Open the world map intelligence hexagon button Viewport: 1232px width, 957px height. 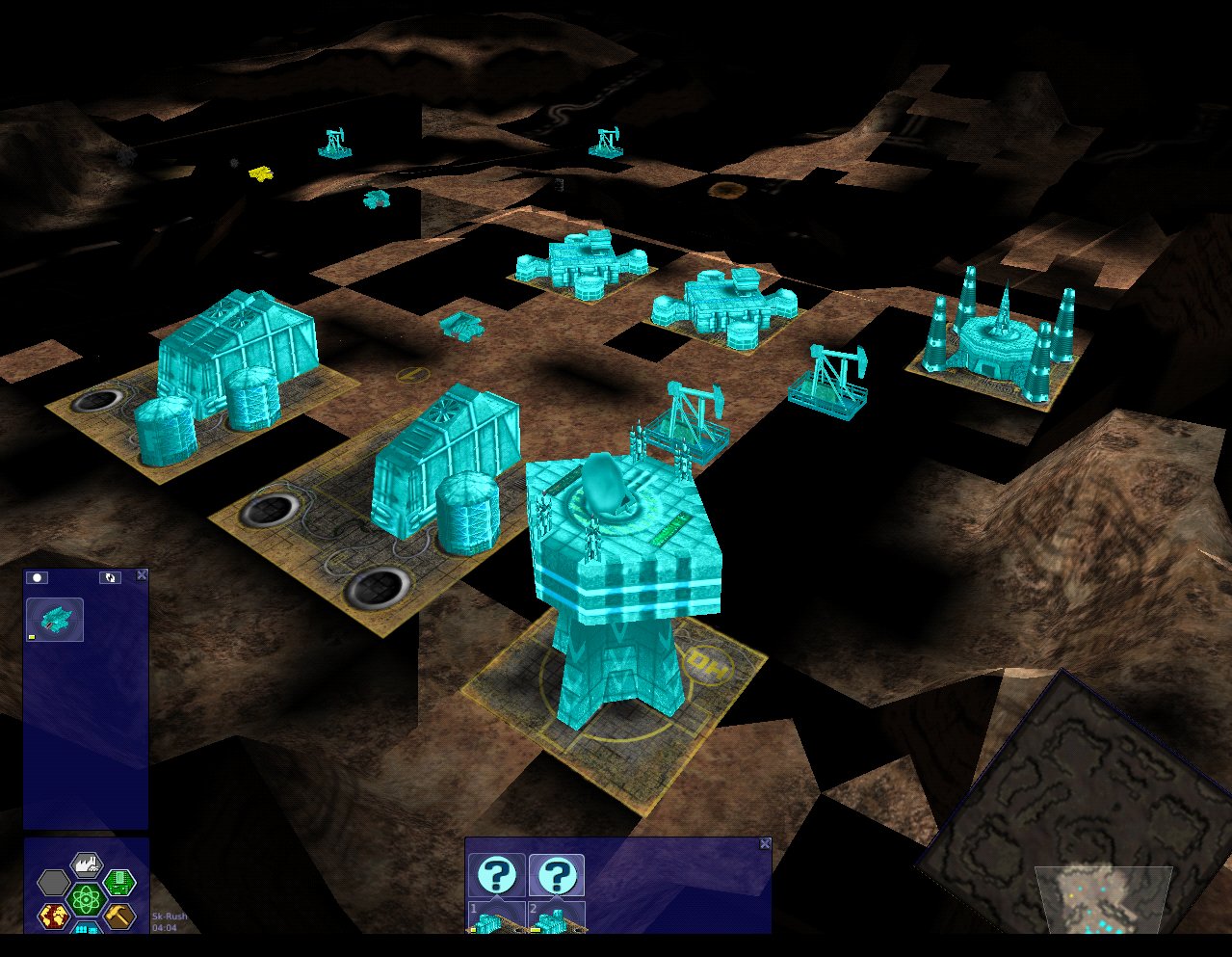[x=54, y=916]
